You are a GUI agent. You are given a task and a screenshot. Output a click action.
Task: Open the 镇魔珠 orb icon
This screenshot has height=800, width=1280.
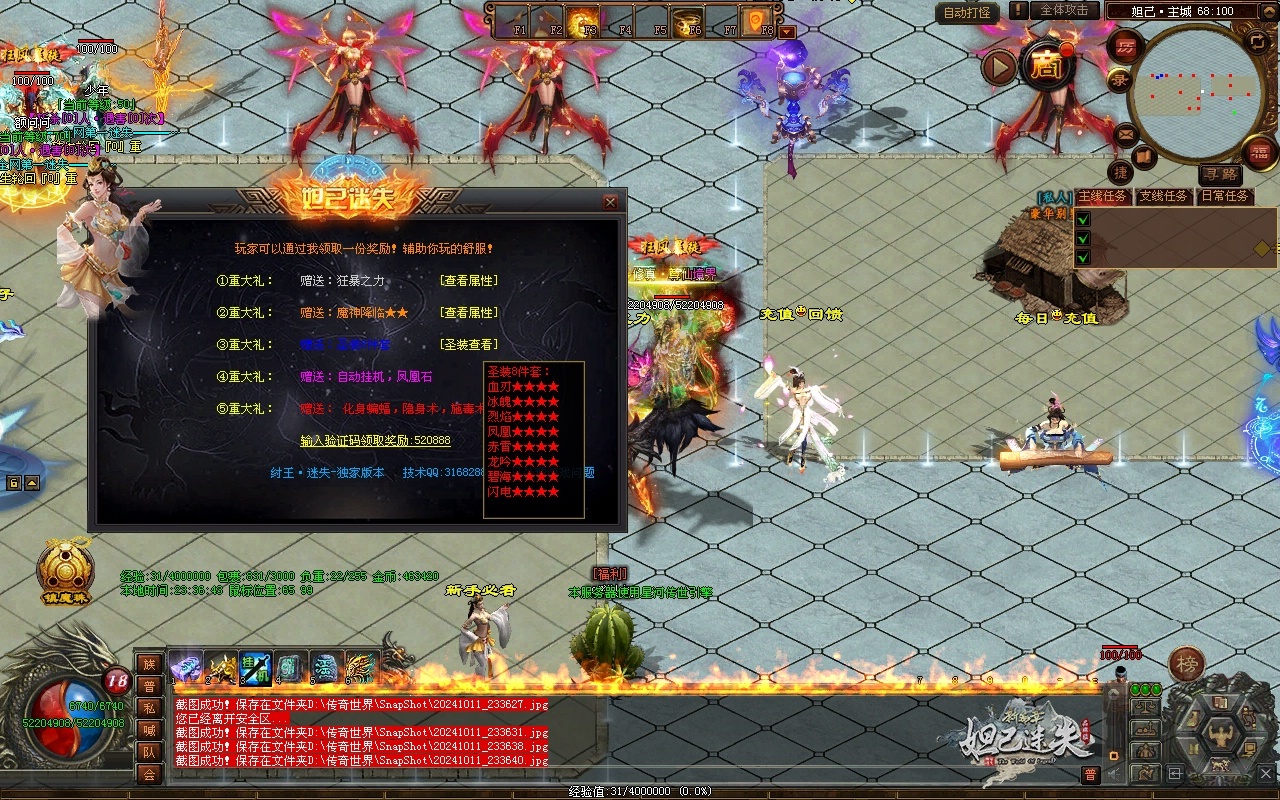point(66,571)
